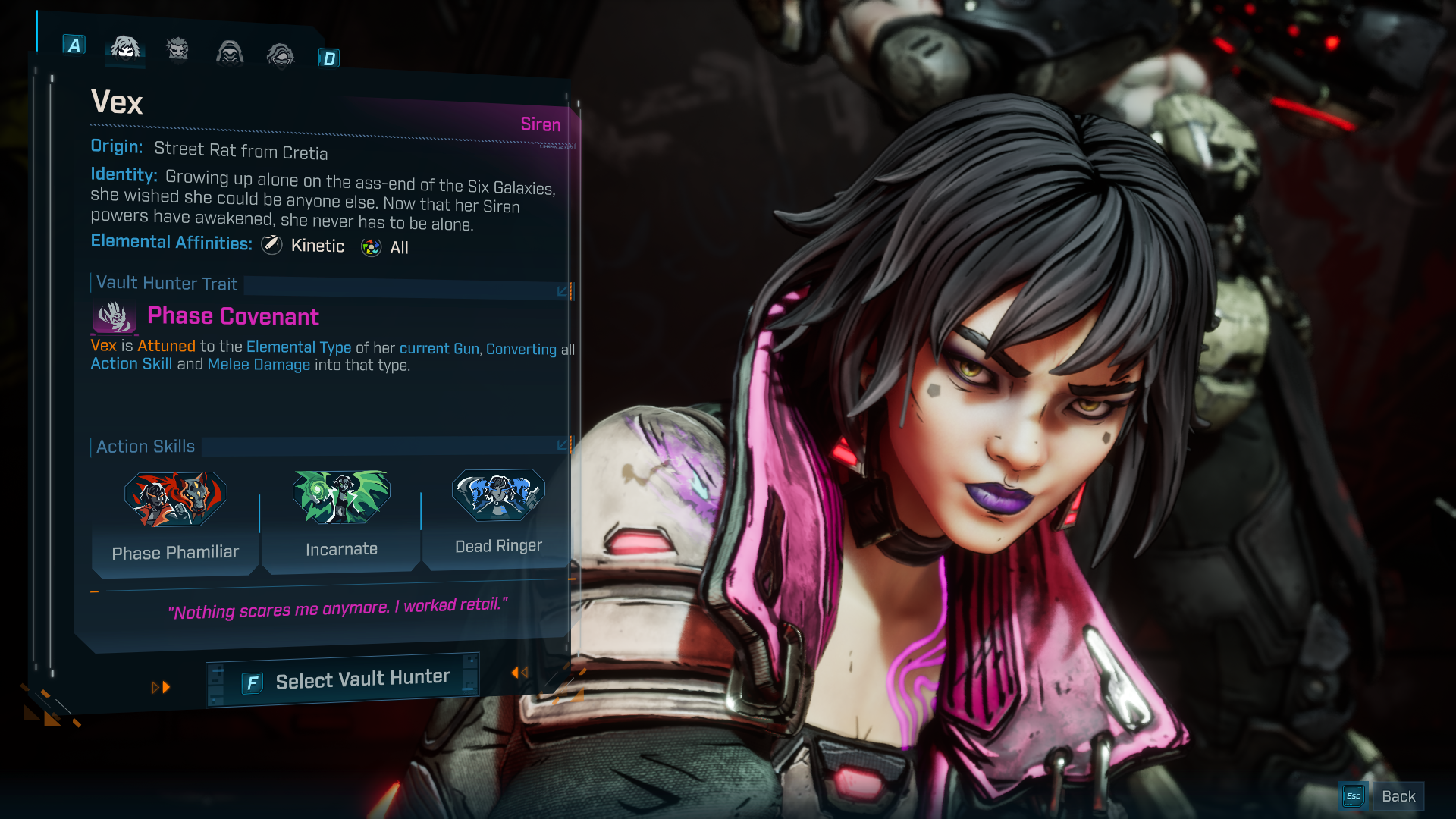Select the Vex character portrait icon
This screenshot has width=1456, height=819.
coord(124,50)
